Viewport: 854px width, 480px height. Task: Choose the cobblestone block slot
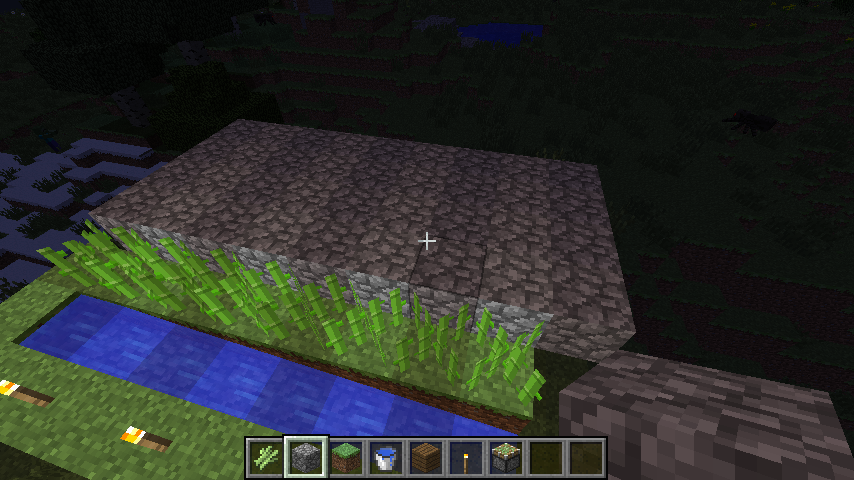click(305, 458)
